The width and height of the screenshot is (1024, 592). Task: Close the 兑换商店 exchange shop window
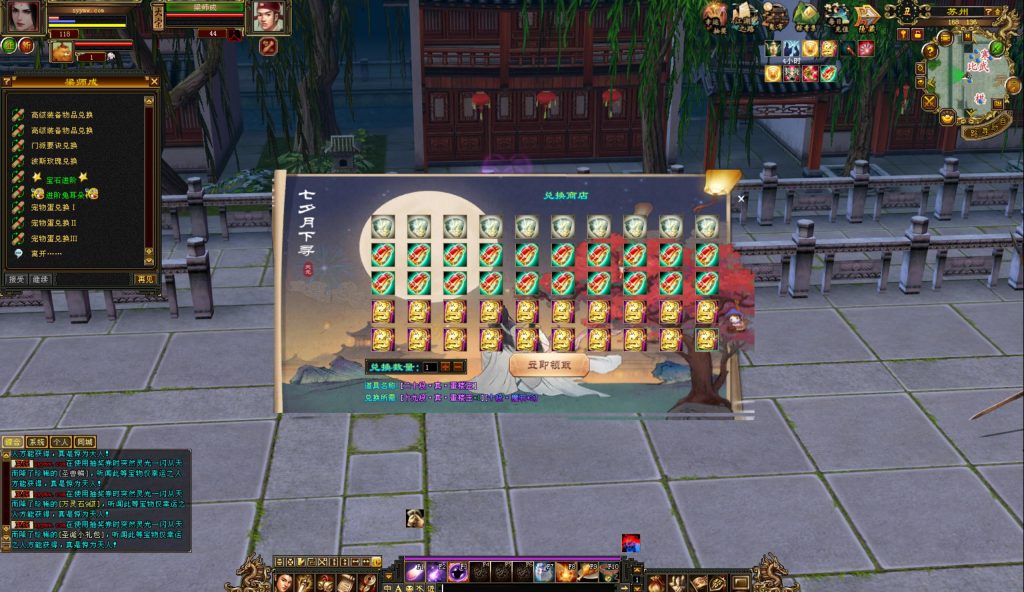[x=741, y=198]
